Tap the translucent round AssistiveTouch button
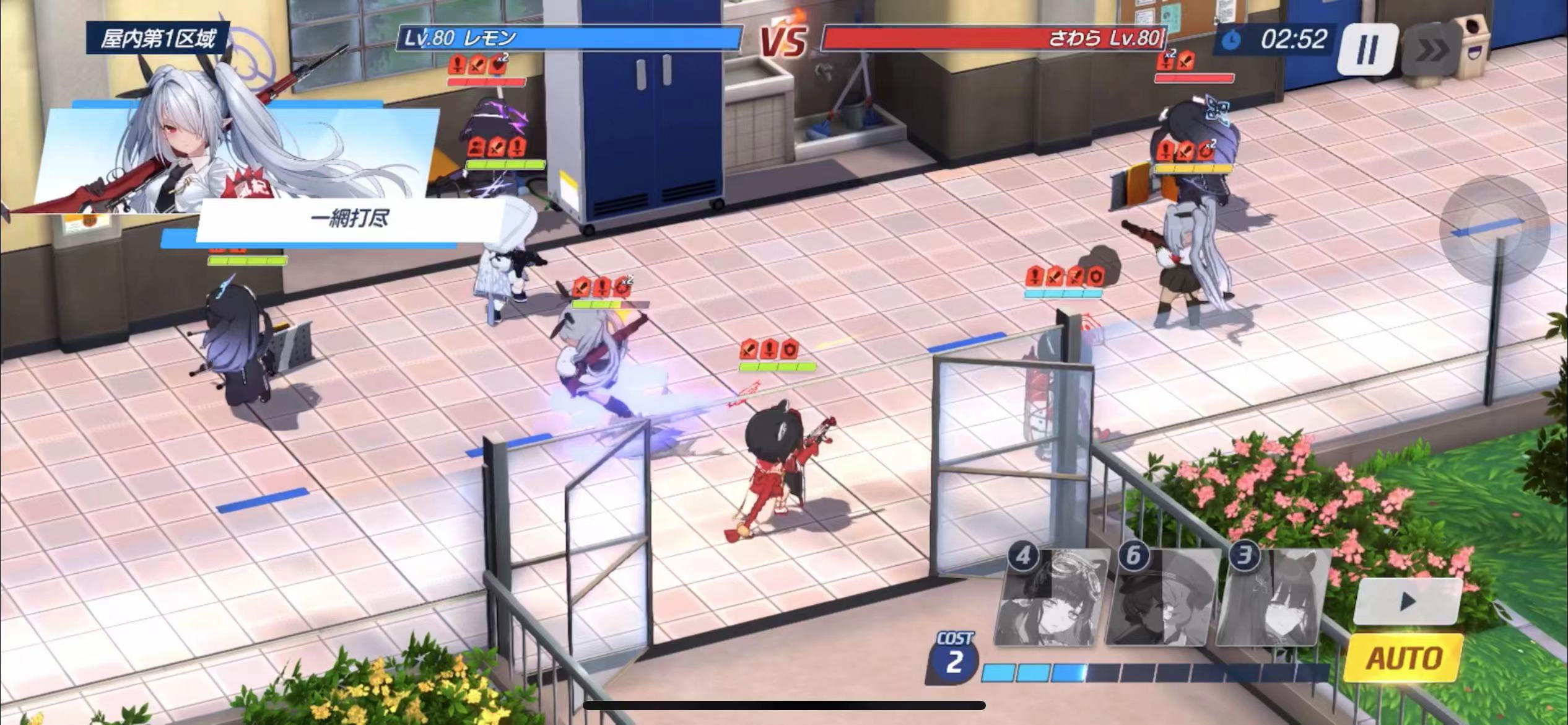 (x=1493, y=231)
